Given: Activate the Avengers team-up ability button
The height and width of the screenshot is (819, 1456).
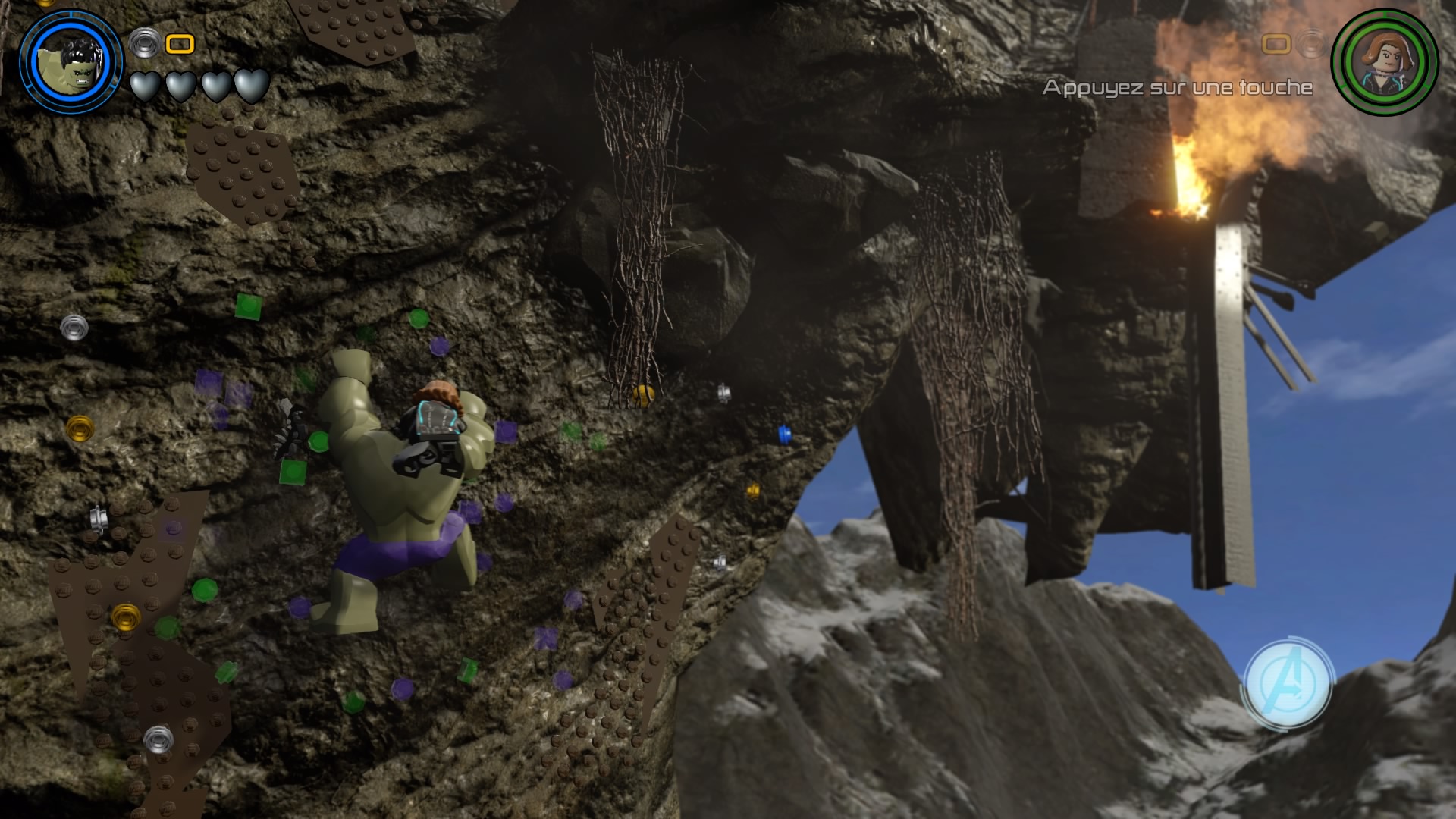Looking at the screenshot, I should click(x=1286, y=684).
